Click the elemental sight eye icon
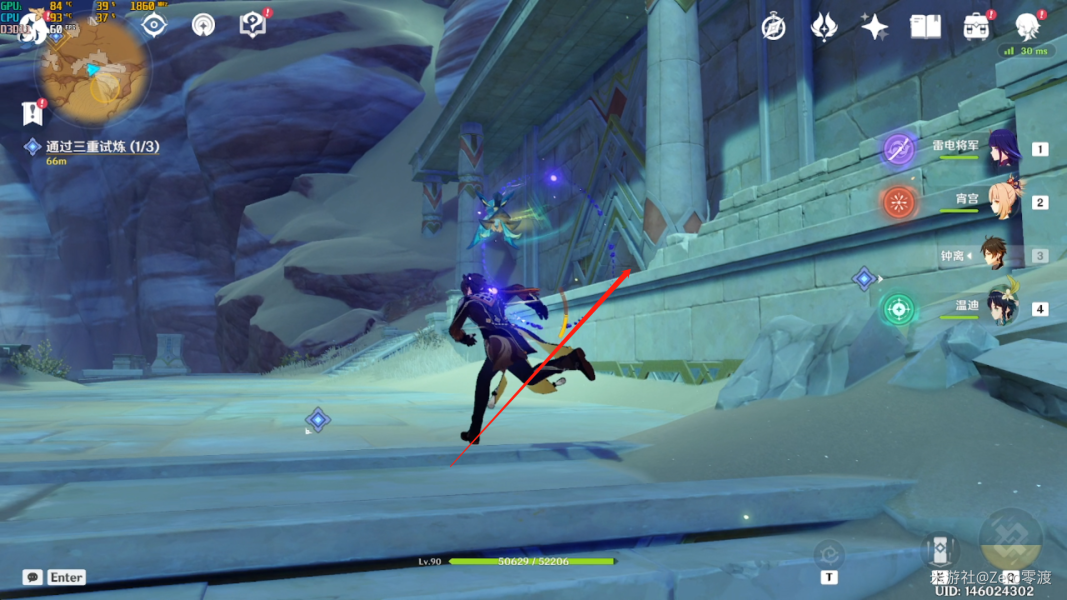This screenshot has height=600, width=1067. (154, 25)
